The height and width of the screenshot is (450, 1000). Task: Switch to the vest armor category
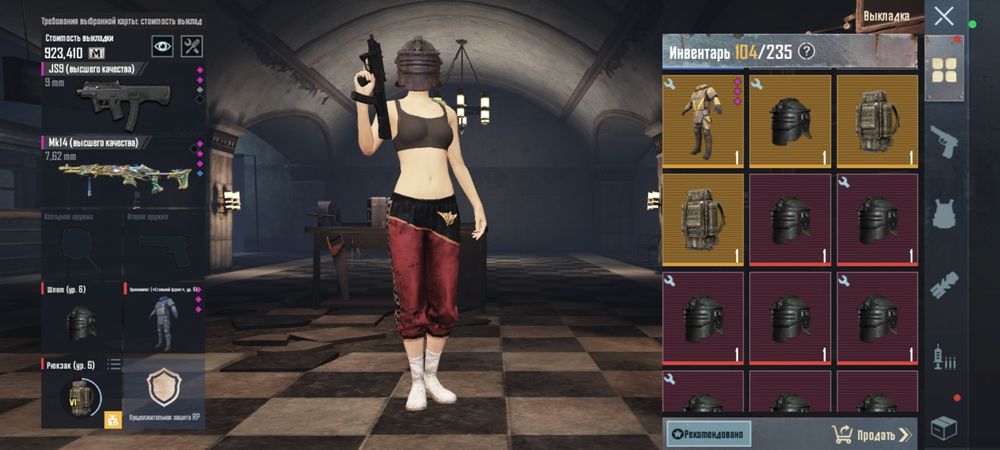point(944,213)
